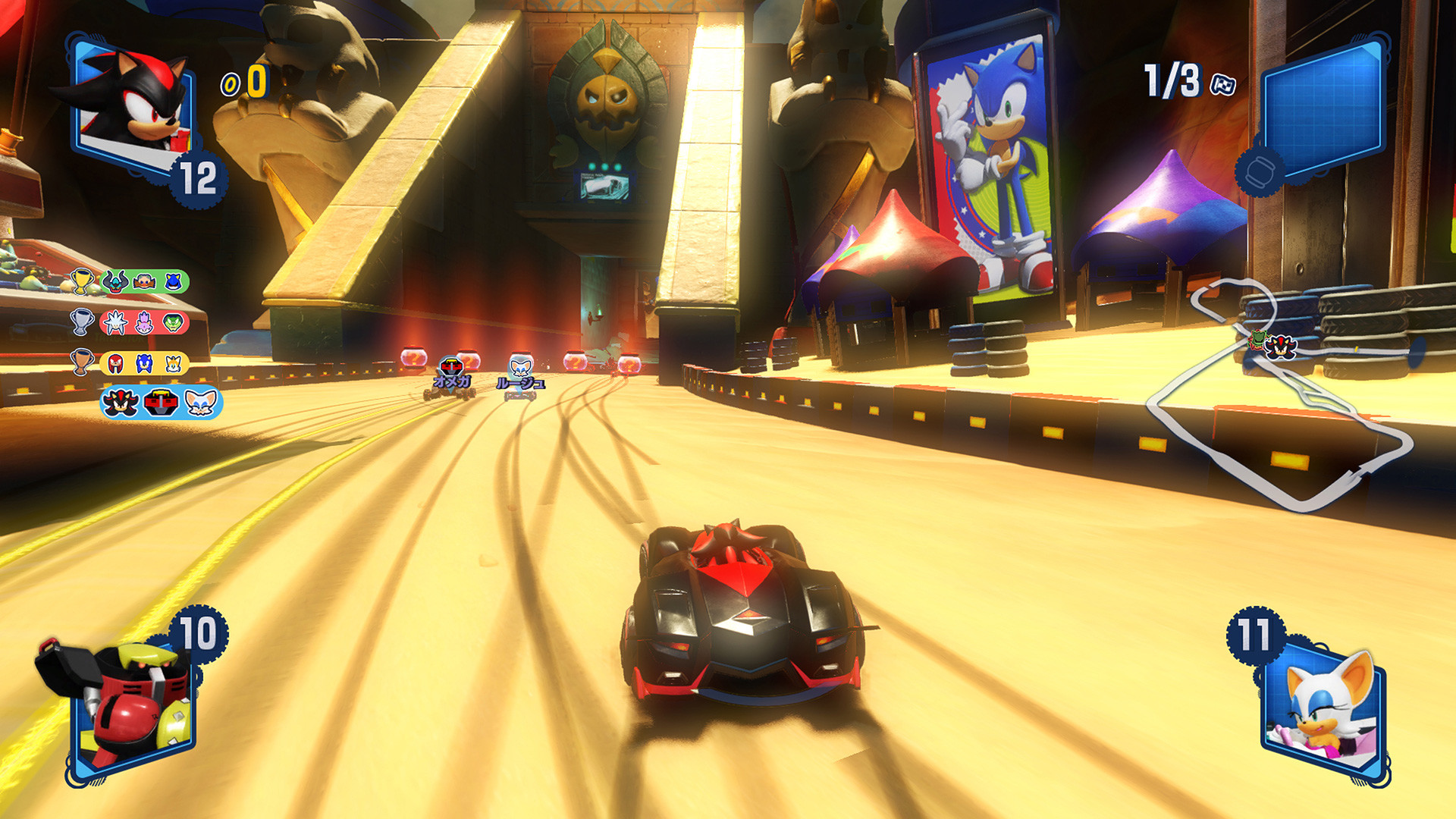The width and height of the screenshot is (1456, 819).
Task: Click the bronze trophy icon
Action: click(82, 361)
